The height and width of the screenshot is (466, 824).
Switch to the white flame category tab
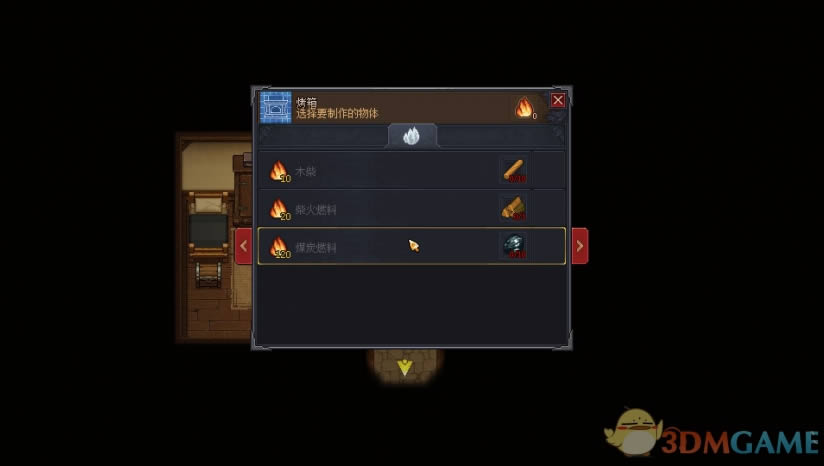(x=412, y=136)
